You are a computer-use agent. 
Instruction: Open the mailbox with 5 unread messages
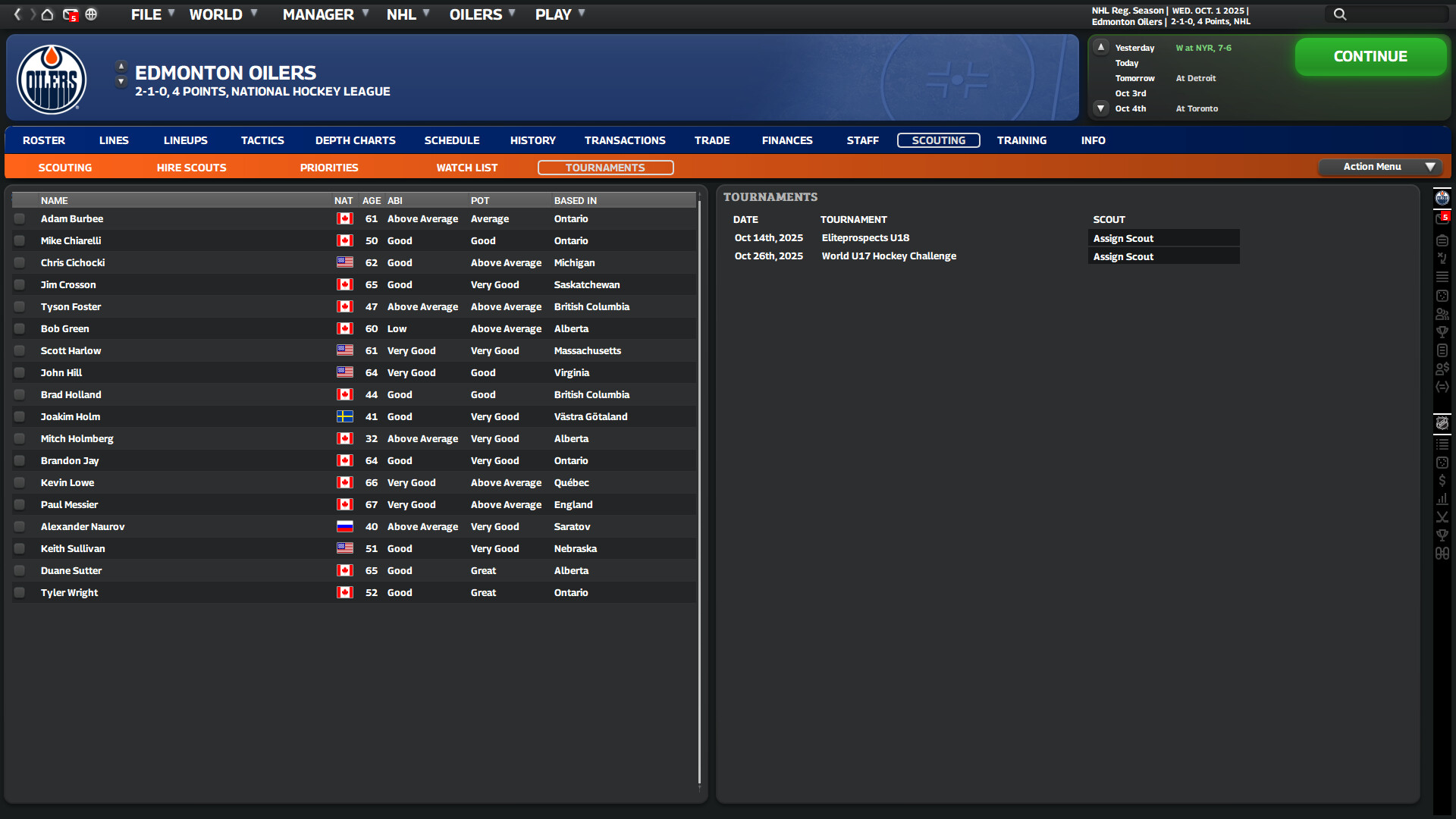click(x=69, y=14)
